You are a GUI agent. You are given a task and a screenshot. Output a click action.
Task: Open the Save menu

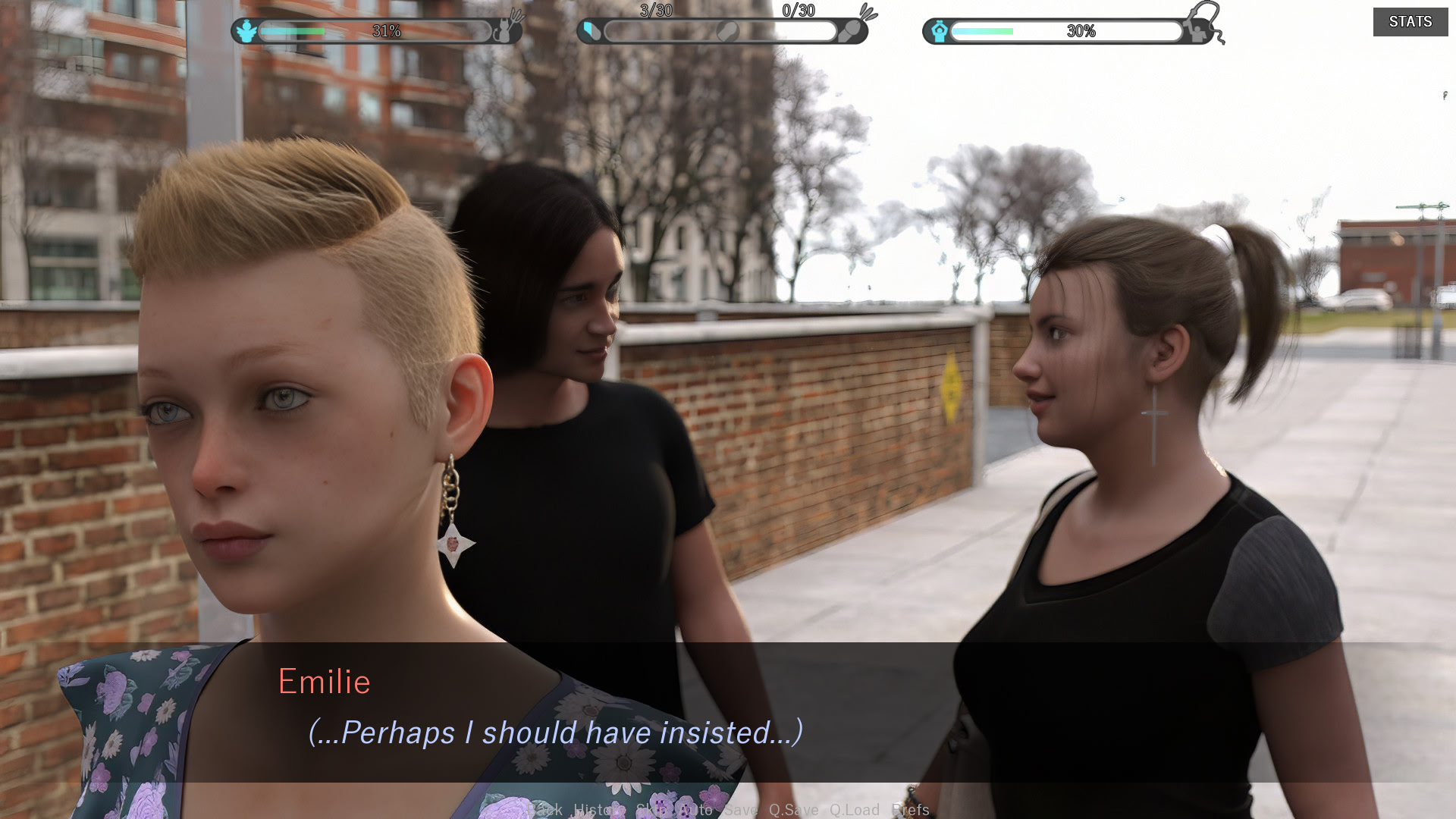(740, 810)
